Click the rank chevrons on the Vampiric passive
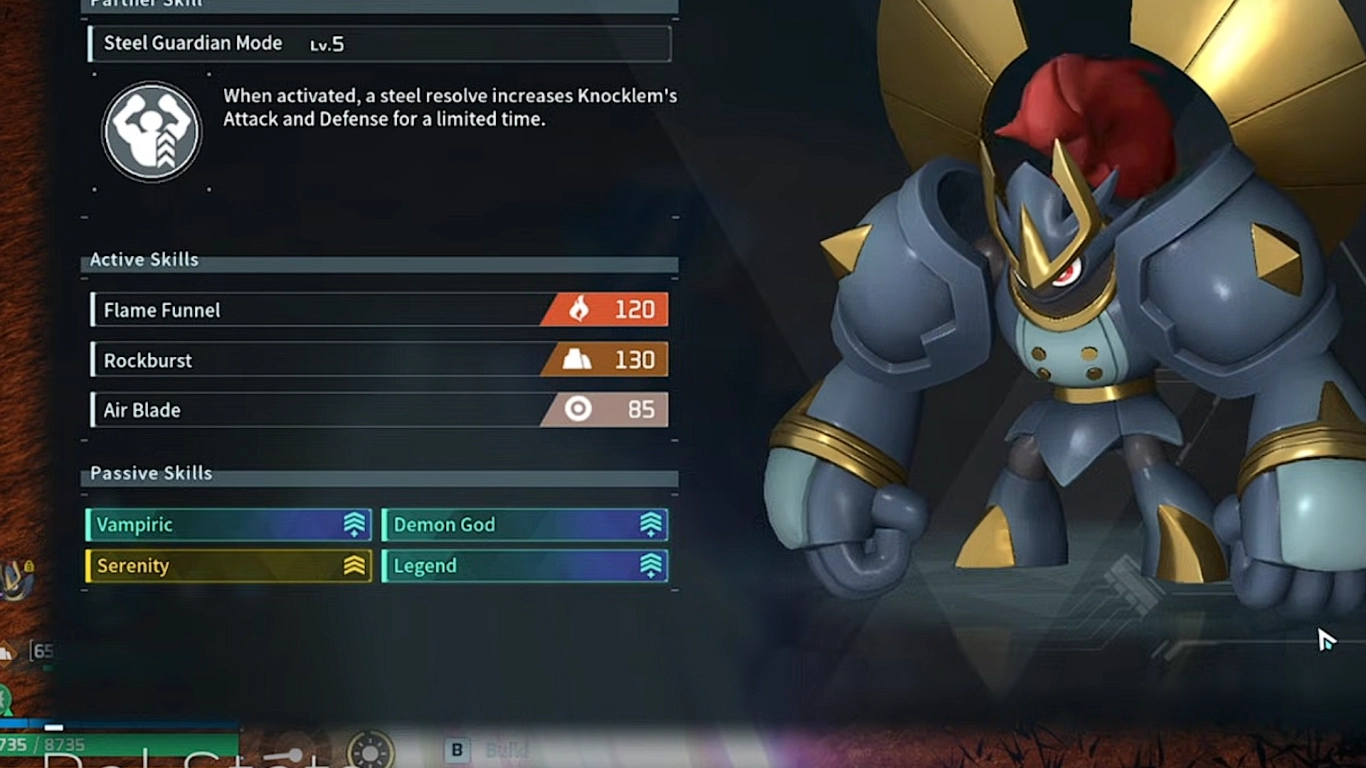 coord(352,524)
